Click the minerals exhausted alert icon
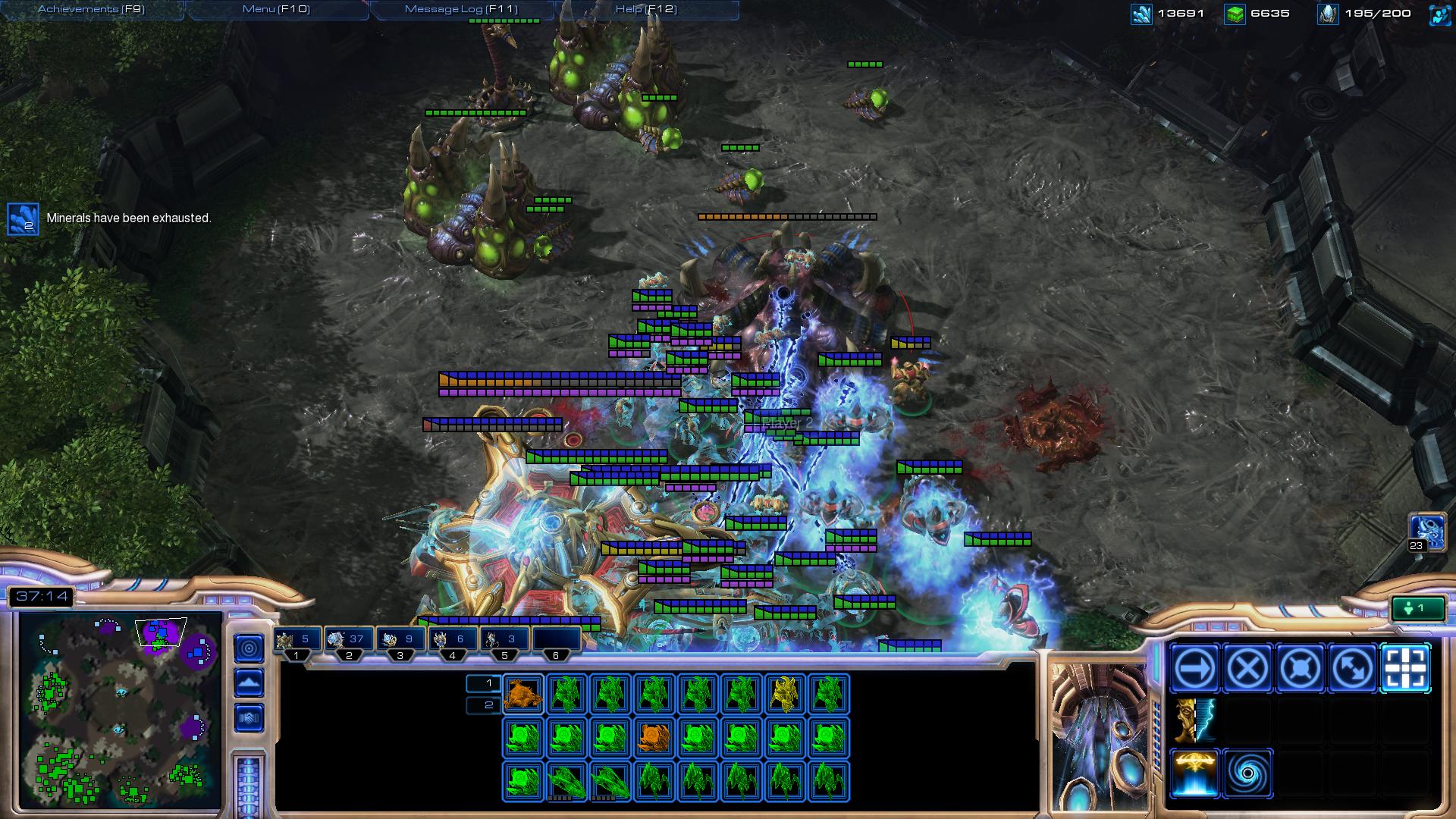 point(23,218)
